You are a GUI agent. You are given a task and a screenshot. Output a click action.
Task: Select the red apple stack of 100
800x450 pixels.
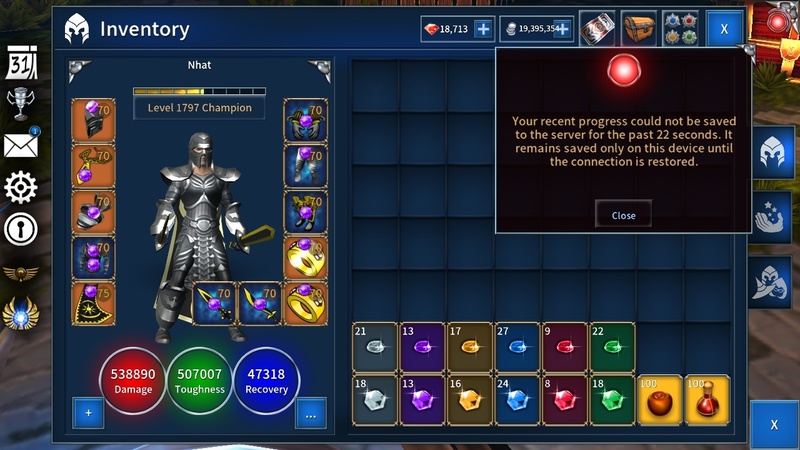660,400
